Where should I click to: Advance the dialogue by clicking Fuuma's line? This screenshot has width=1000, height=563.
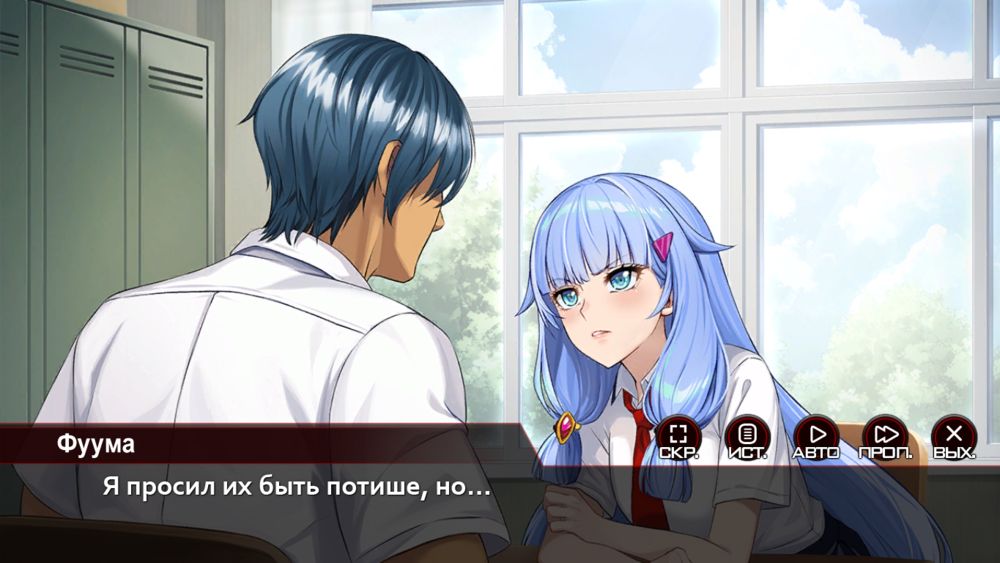296,490
